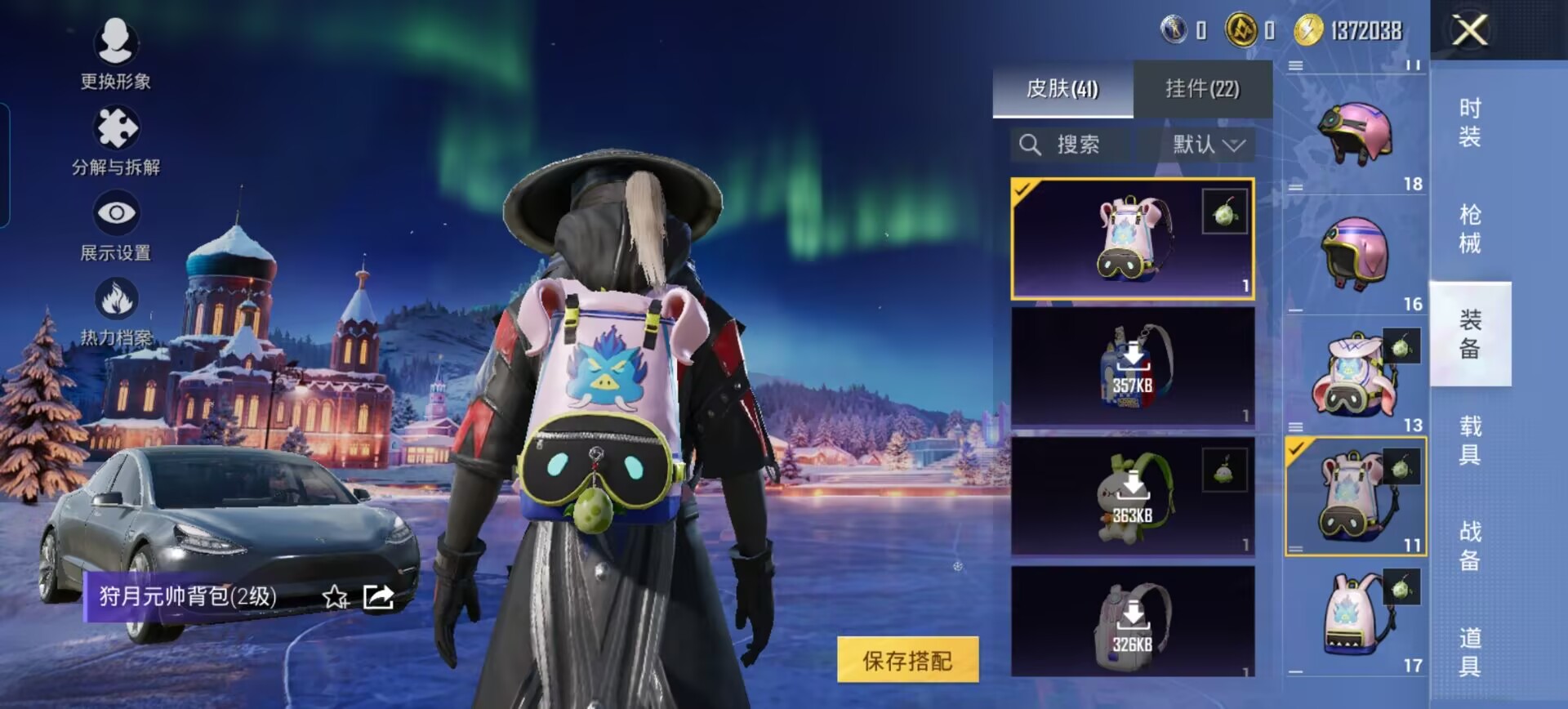Share the backpack via the share icon
This screenshot has width=1568, height=709.
(378, 597)
